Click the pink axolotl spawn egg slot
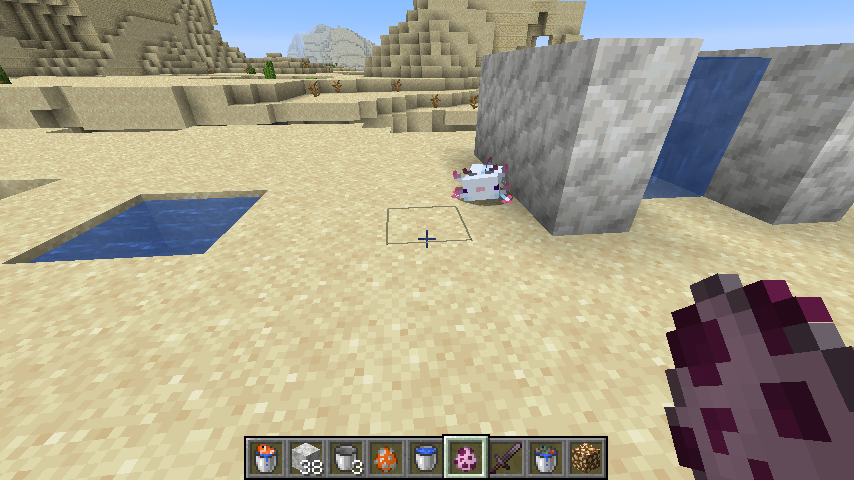The width and height of the screenshot is (854, 480). tap(466, 457)
